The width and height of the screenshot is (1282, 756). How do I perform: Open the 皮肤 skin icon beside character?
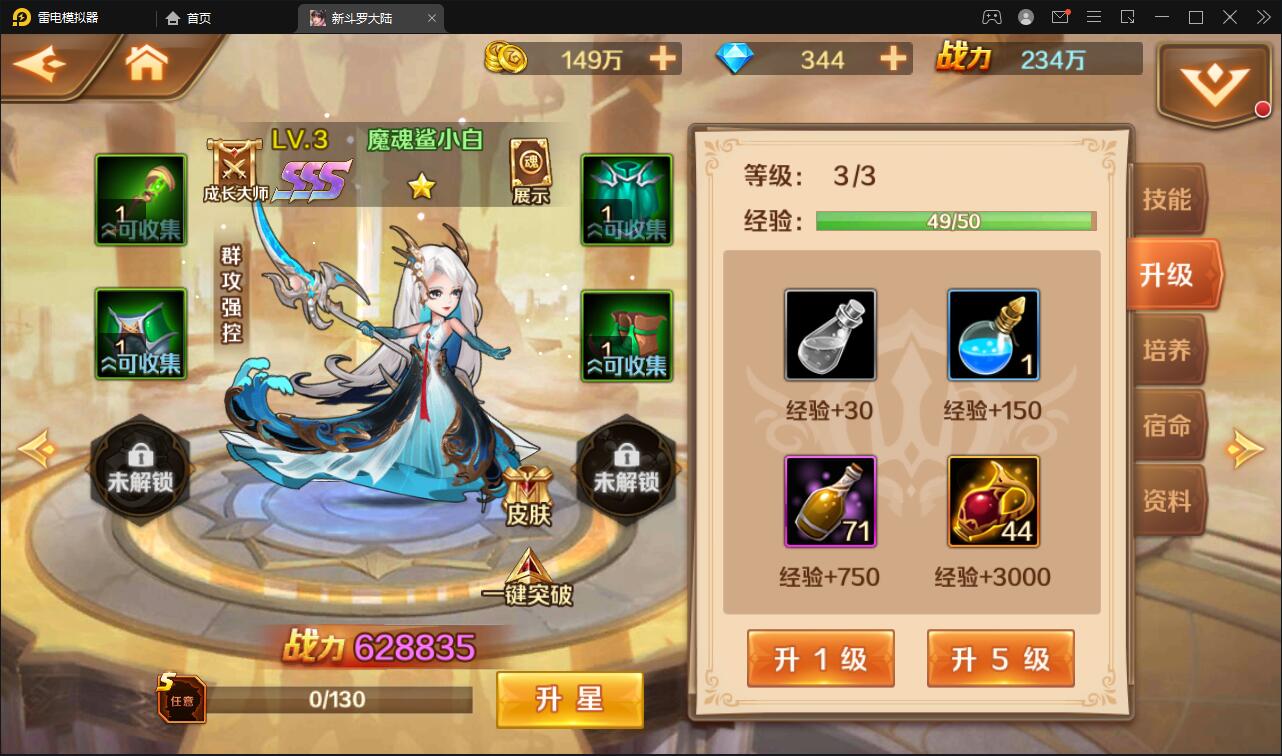(x=528, y=488)
